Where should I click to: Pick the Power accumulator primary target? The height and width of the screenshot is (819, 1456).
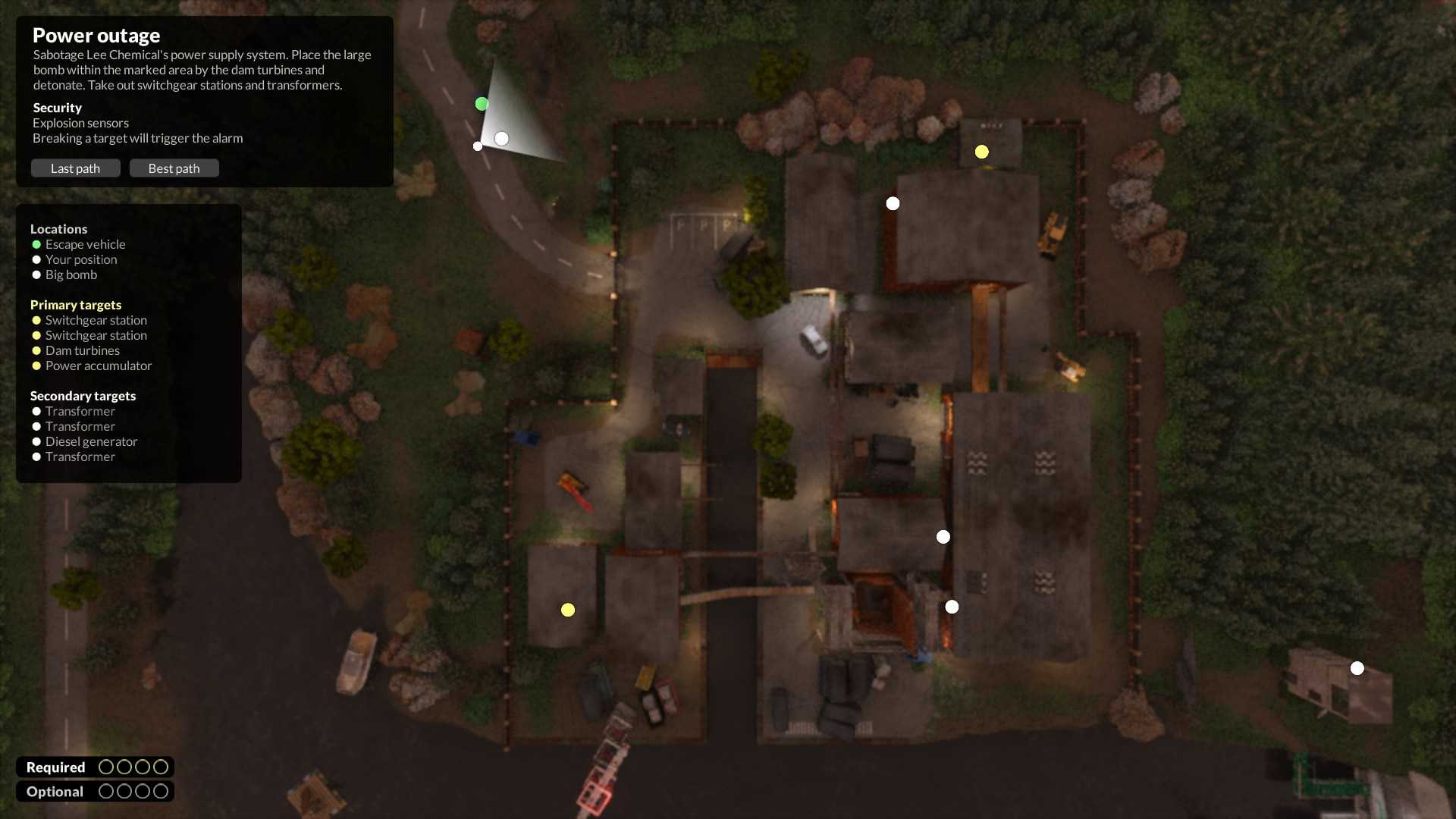(x=98, y=366)
